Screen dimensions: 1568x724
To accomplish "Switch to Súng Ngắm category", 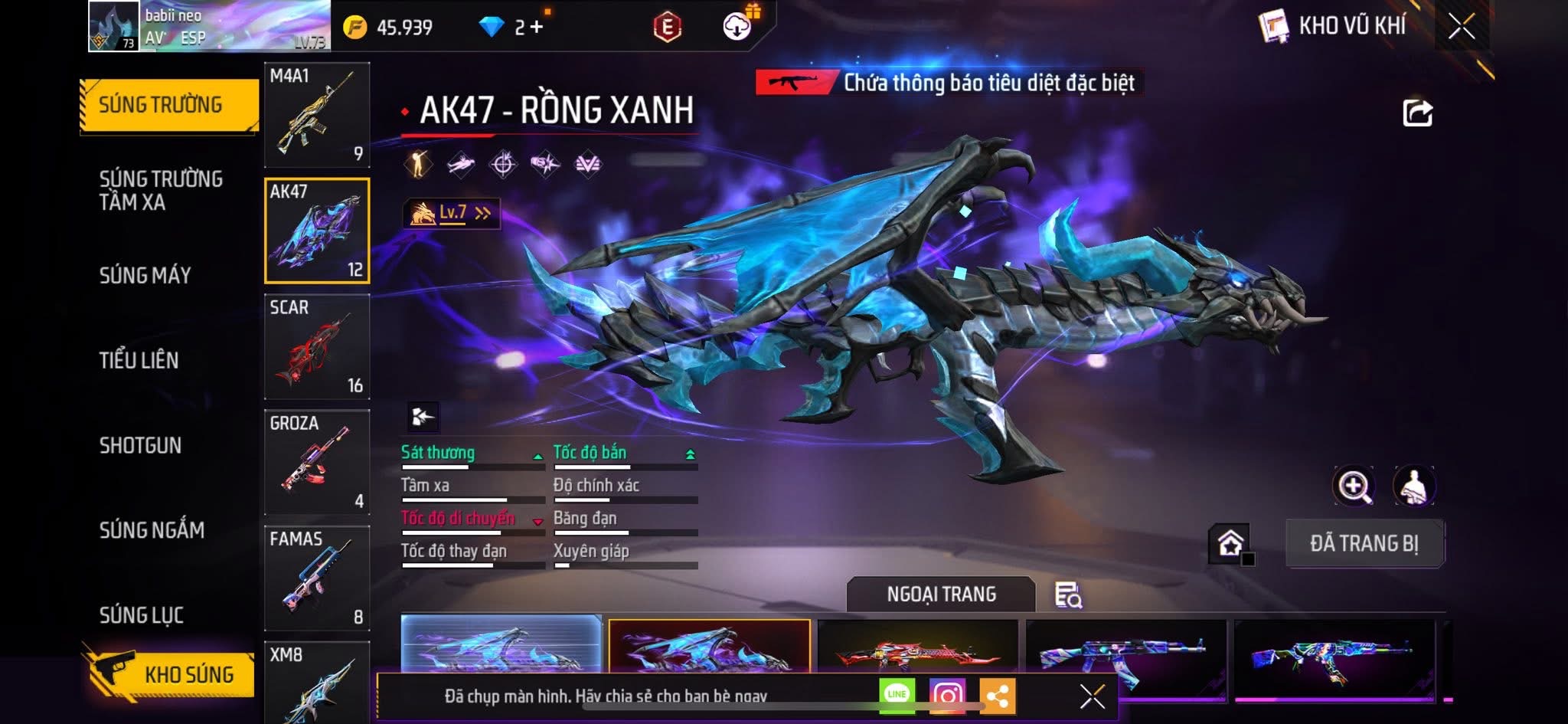I will [x=152, y=530].
